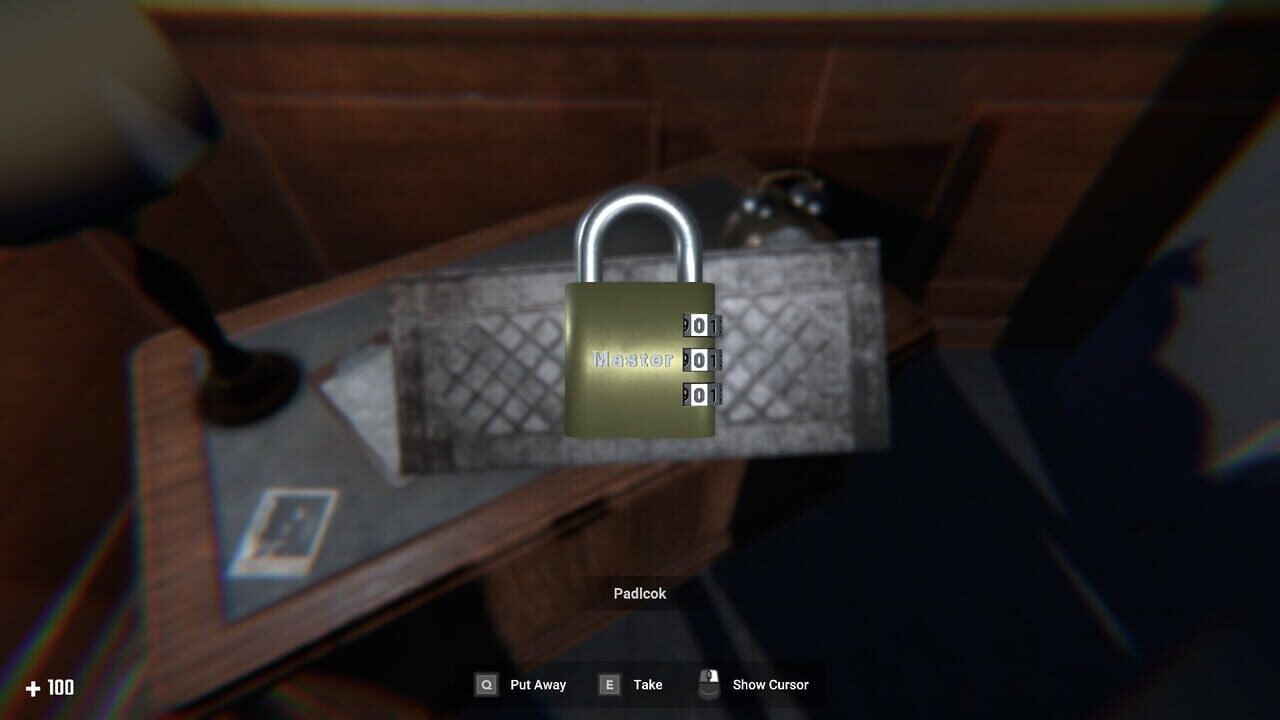Click the Q key prompt icon
Viewport: 1280px width, 720px height.
(x=486, y=685)
